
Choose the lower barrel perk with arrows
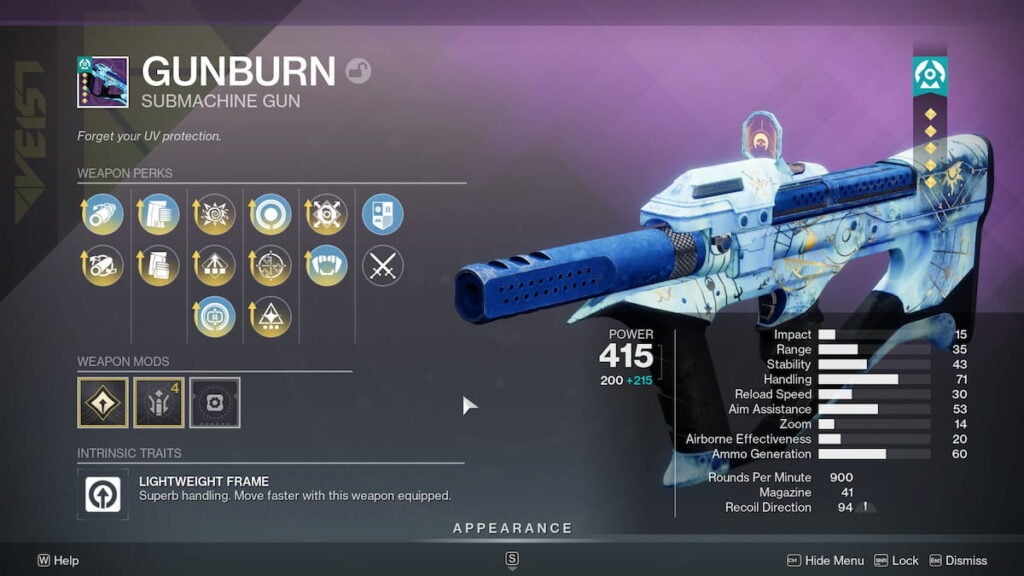(x=102, y=266)
